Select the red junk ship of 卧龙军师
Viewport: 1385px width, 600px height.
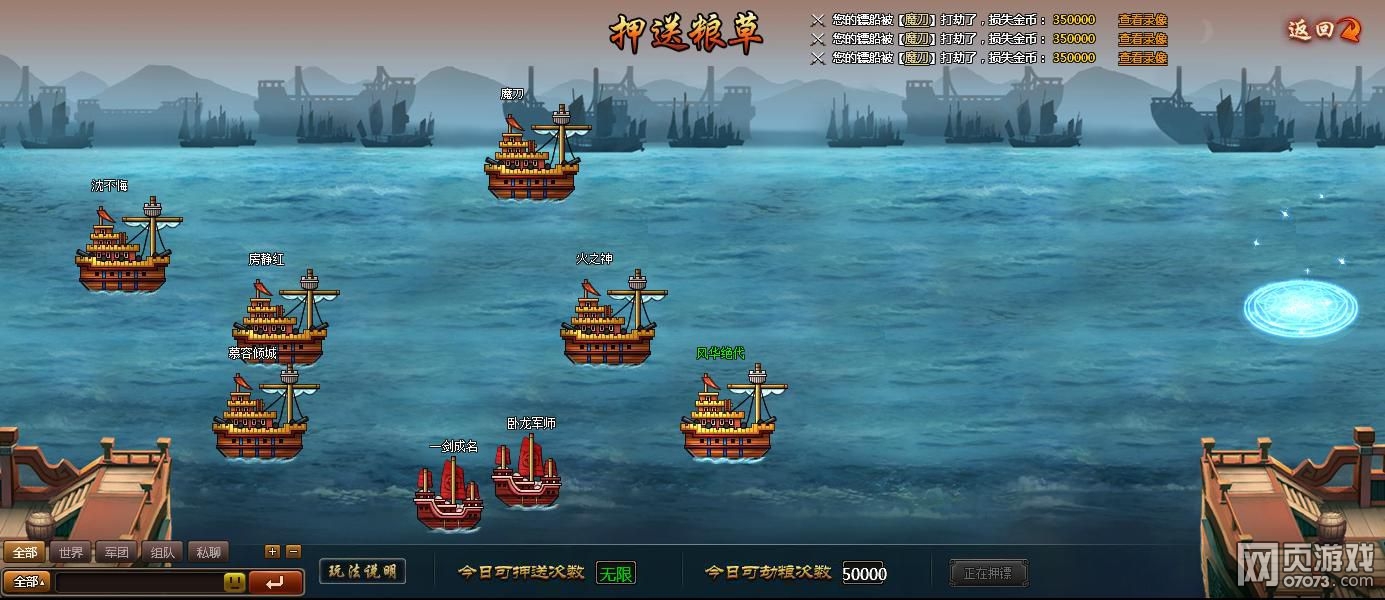pos(526,472)
